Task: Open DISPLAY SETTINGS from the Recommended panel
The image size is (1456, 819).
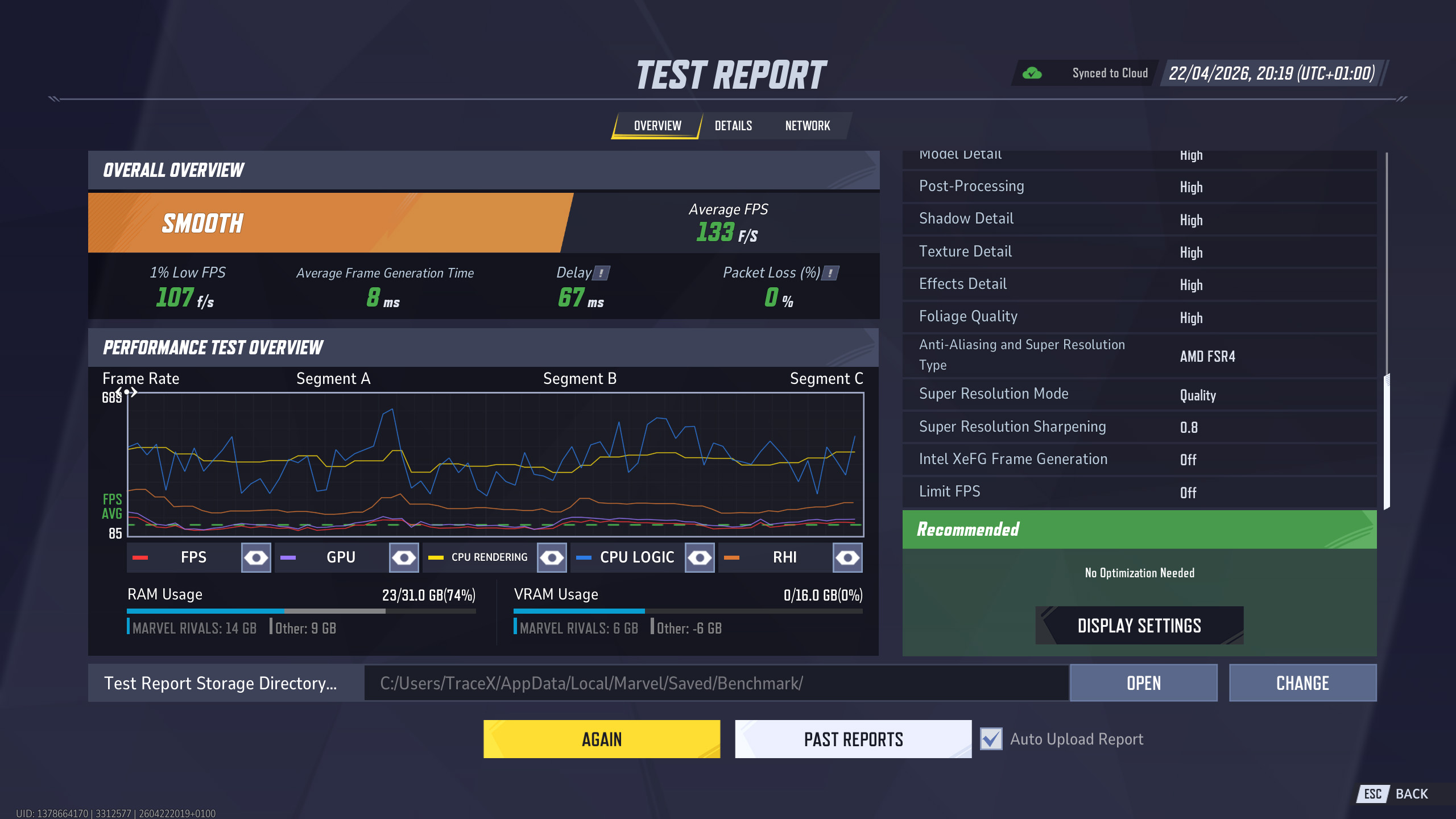Action: 1138,625
